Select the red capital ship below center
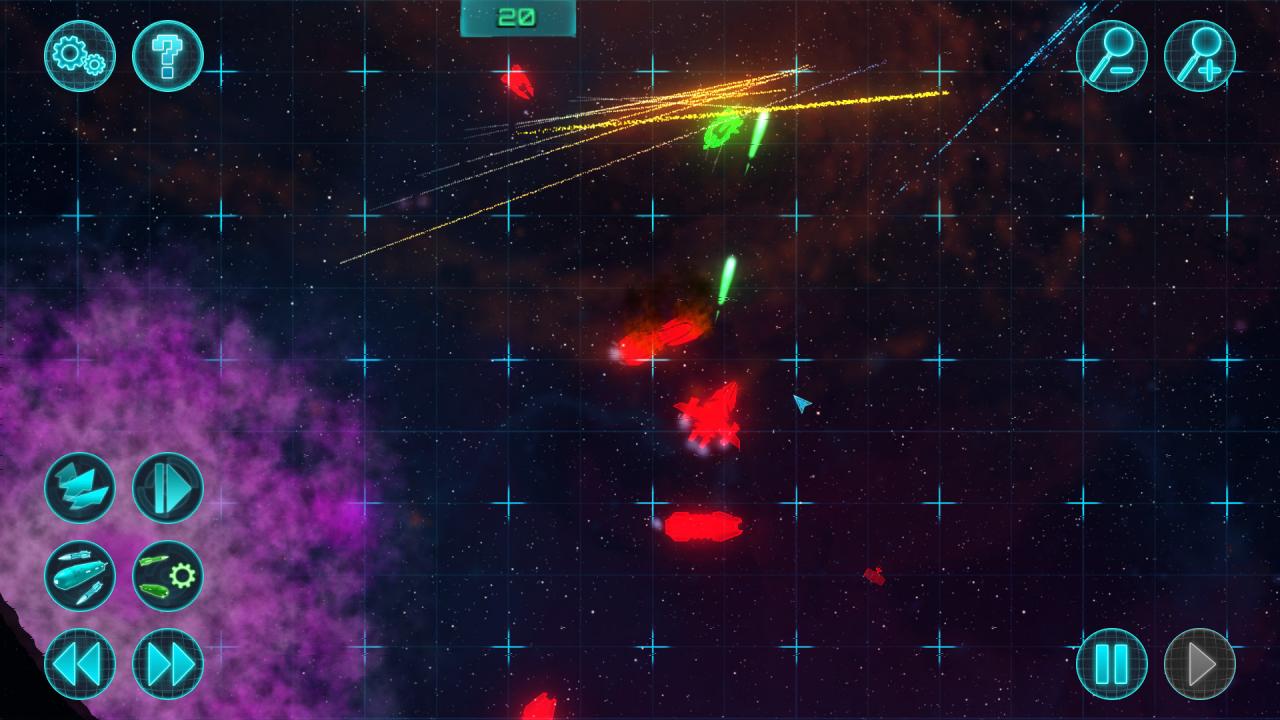The height and width of the screenshot is (720, 1280). click(x=705, y=525)
